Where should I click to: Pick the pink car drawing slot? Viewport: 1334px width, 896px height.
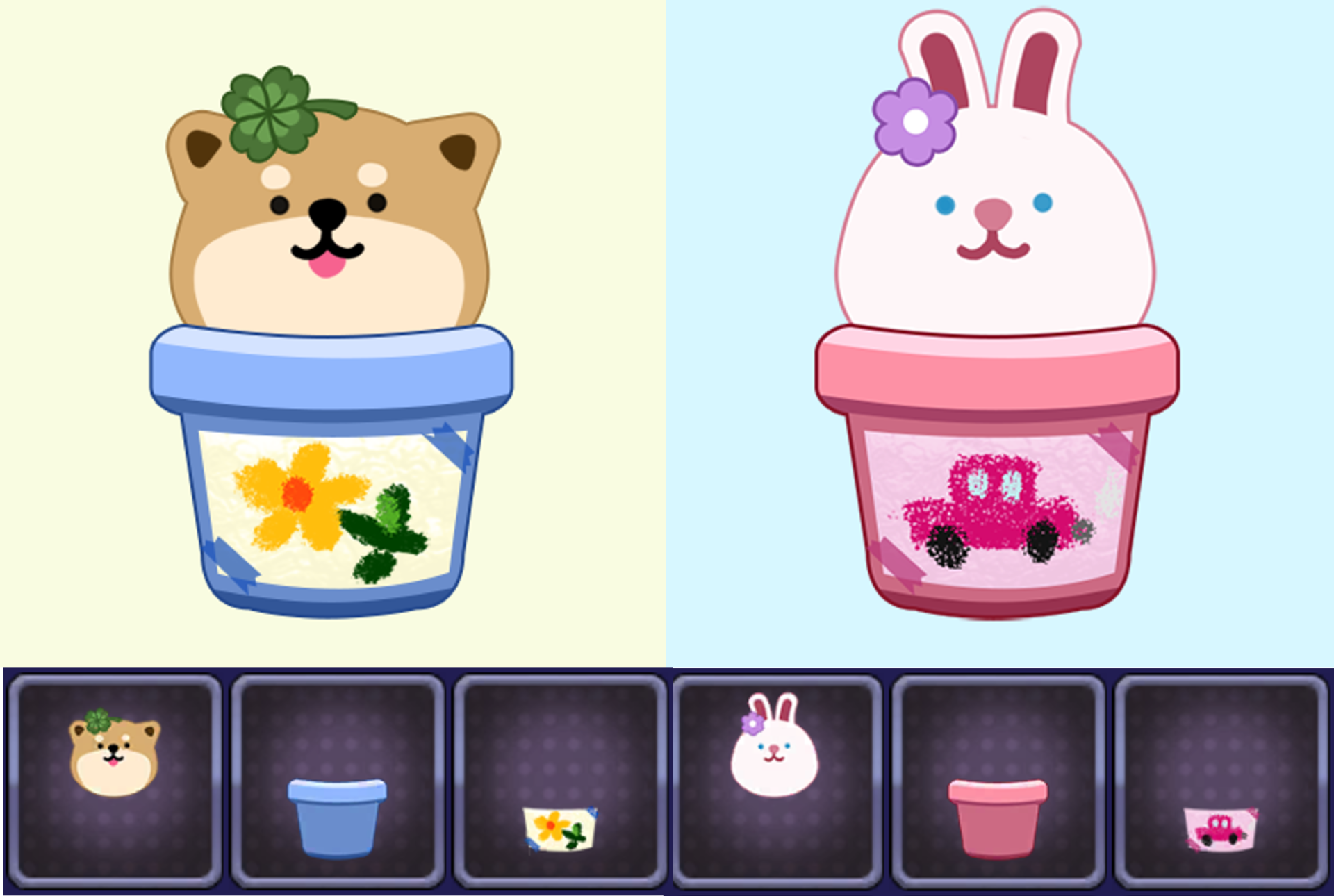coord(1221,781)
